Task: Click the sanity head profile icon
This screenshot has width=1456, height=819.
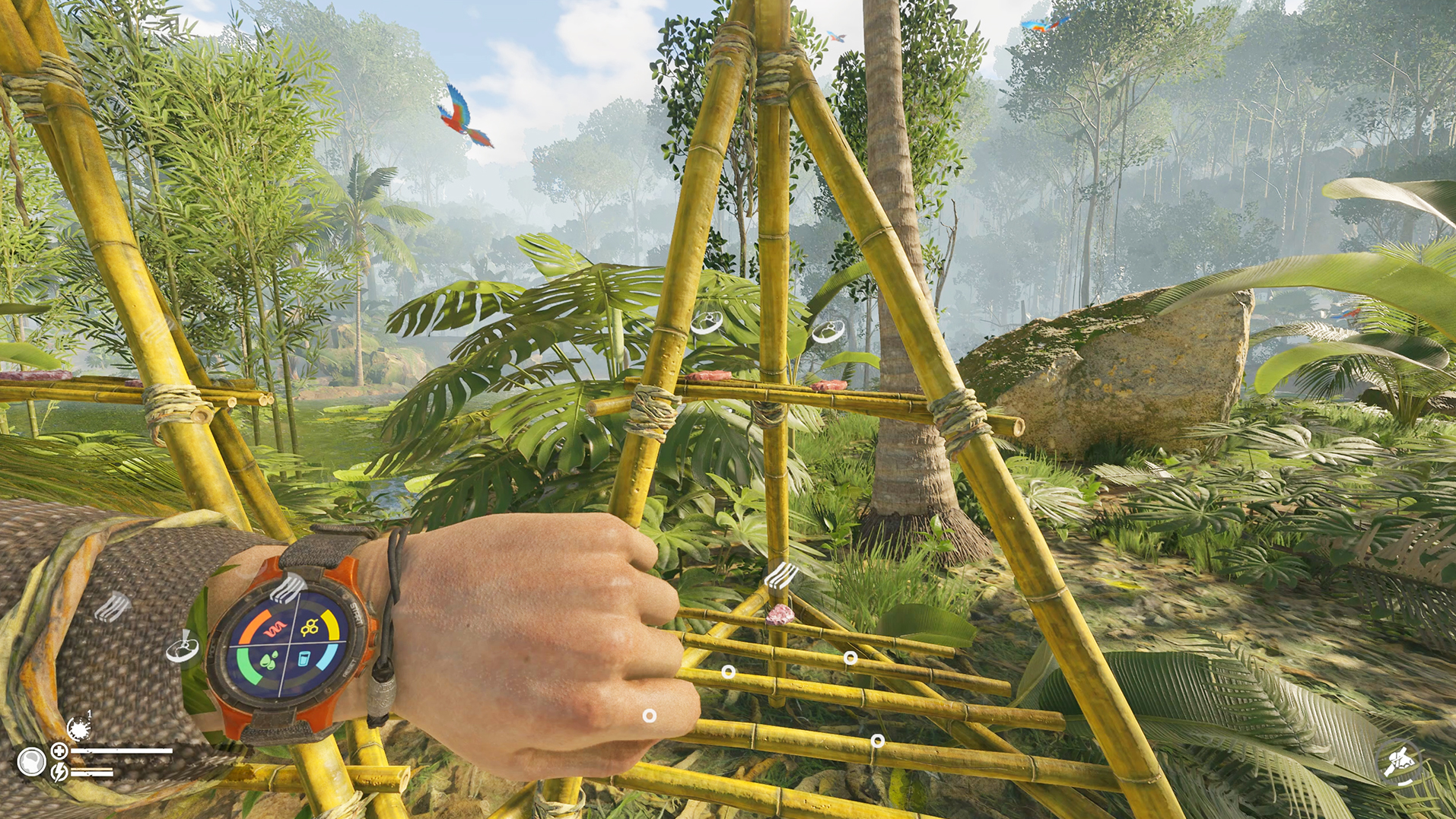Action: tap(31, 761)
